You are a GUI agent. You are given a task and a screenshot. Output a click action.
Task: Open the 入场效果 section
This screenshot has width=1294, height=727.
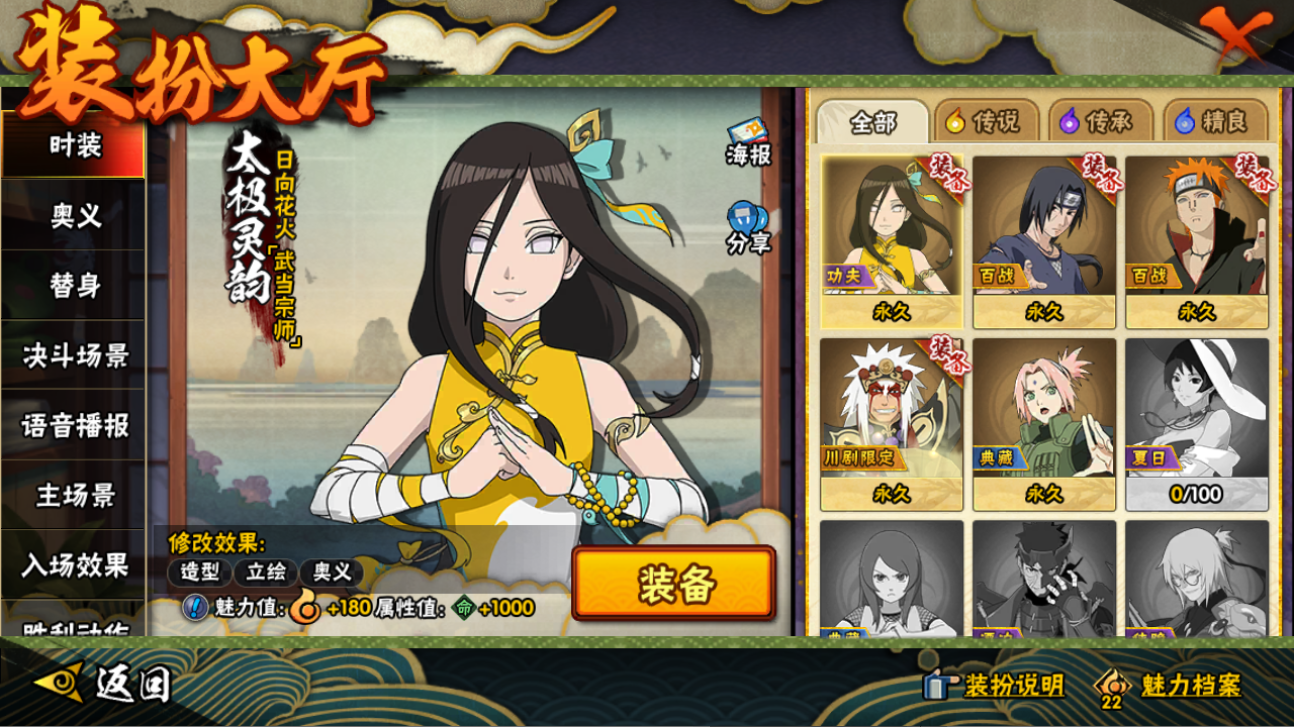74,565
